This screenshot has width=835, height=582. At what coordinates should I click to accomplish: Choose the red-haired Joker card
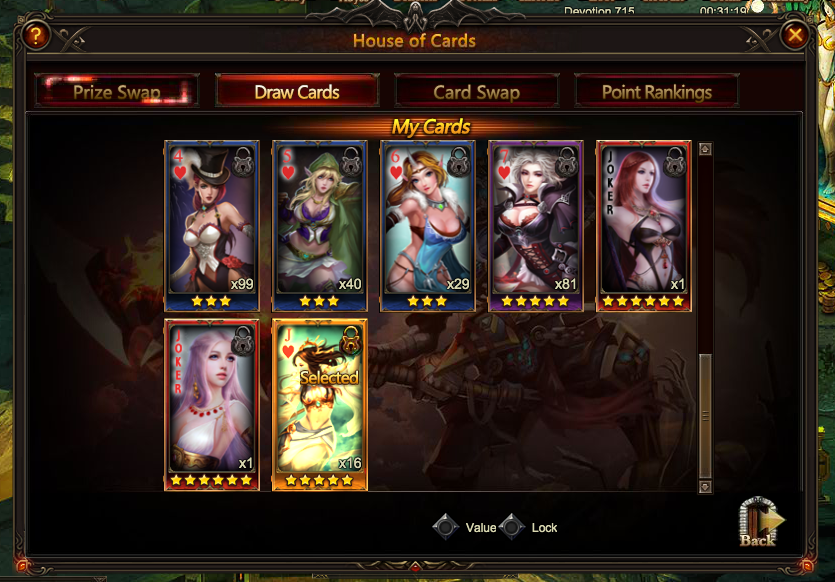(644, 225)
